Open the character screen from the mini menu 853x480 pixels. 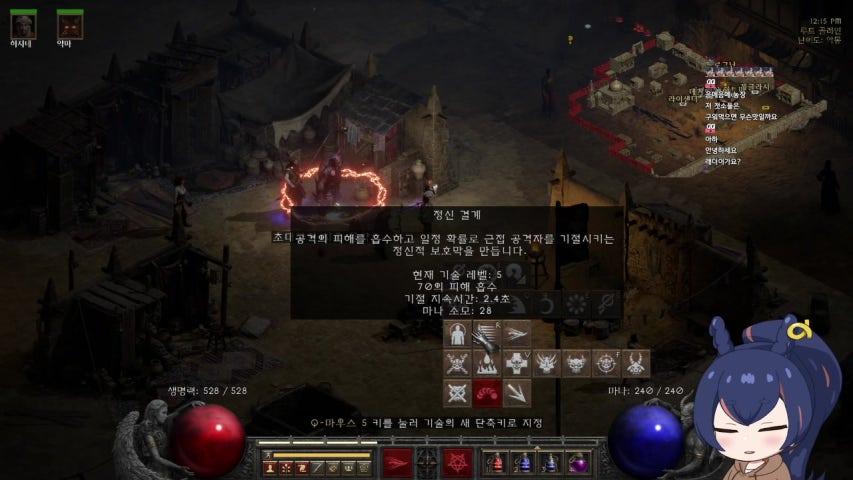270,467
